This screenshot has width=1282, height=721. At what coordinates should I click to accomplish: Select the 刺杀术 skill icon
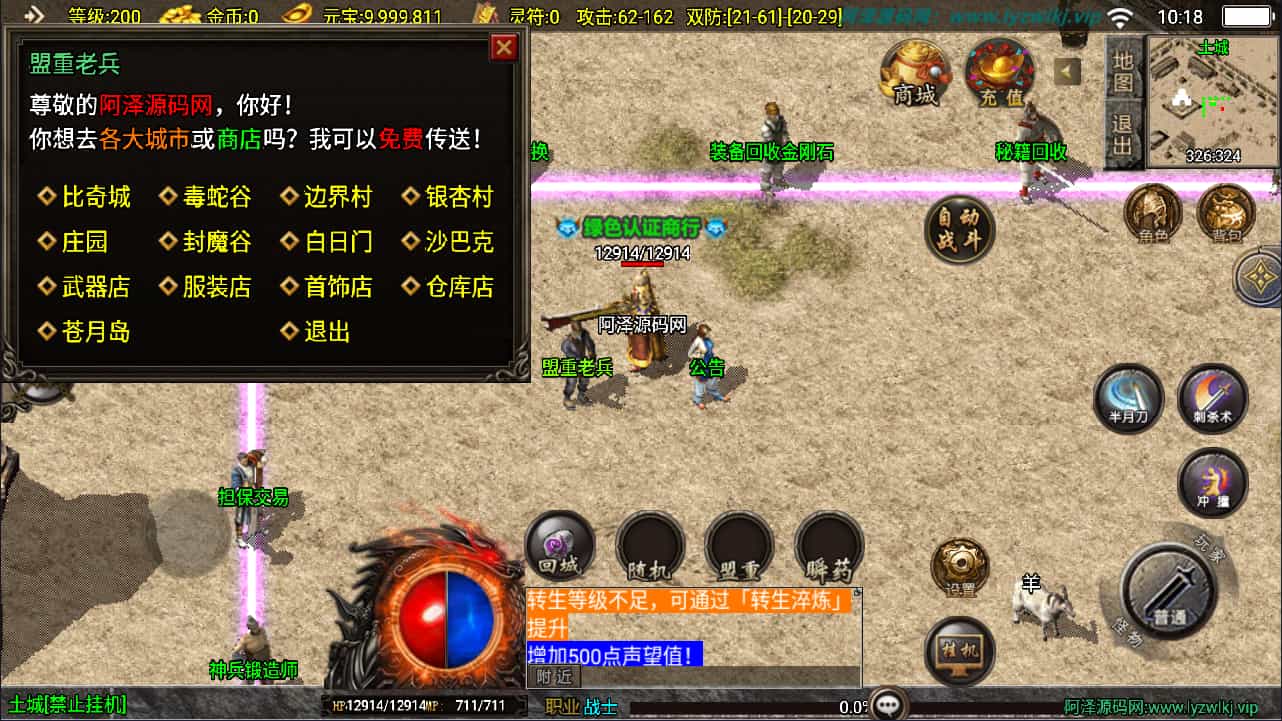(1212, 398)
